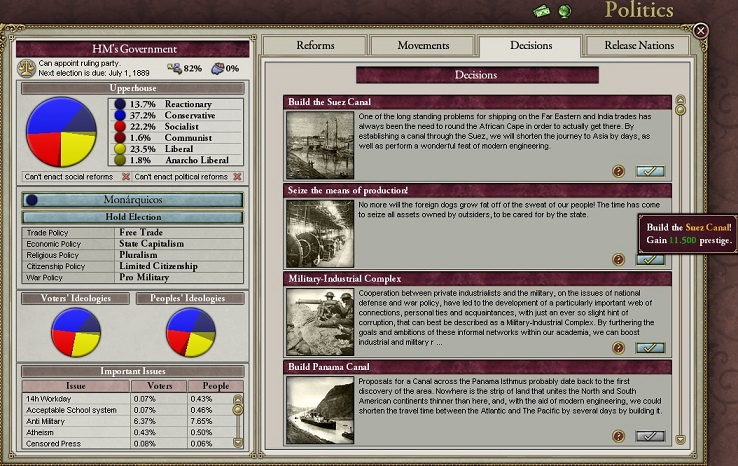This screenshot has width=738, height=466.
Task: Sort the list by Issue name
Action: coord(75,386)
